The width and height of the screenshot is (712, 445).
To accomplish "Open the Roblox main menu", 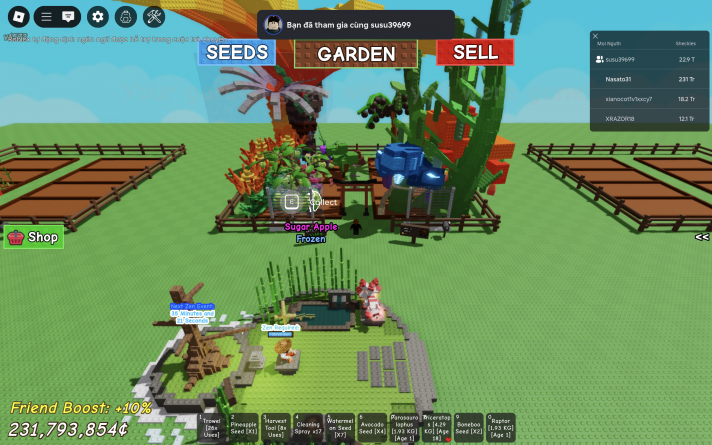I will tap(16, 16).
